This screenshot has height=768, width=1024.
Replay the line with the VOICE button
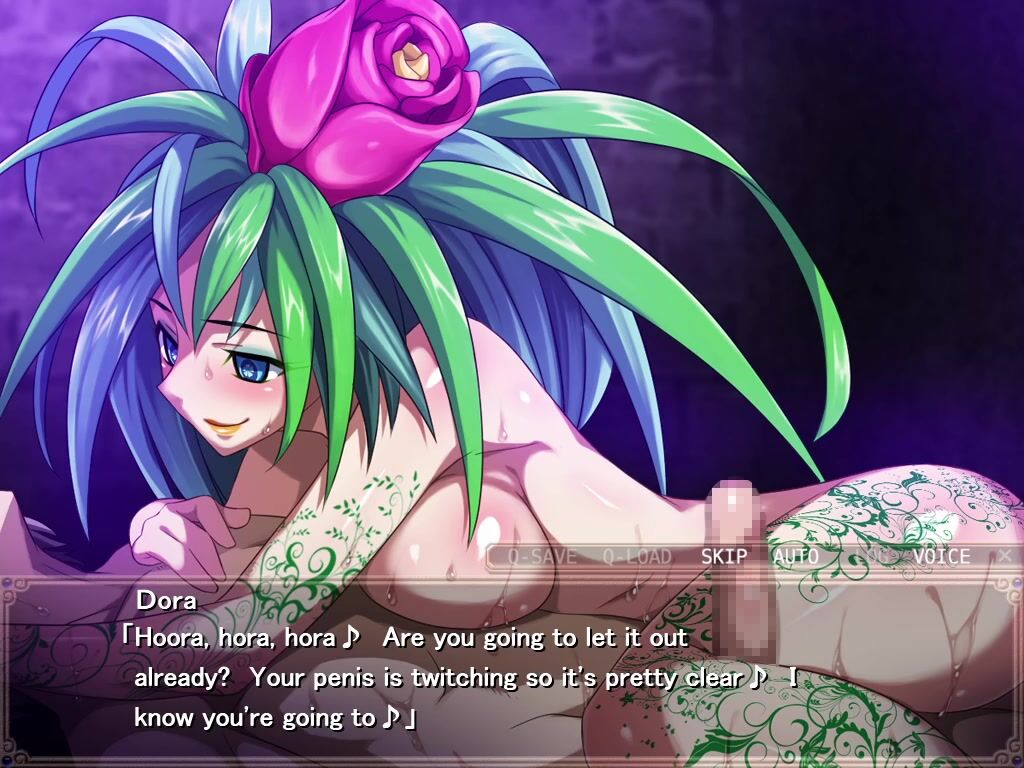(940, 557)
